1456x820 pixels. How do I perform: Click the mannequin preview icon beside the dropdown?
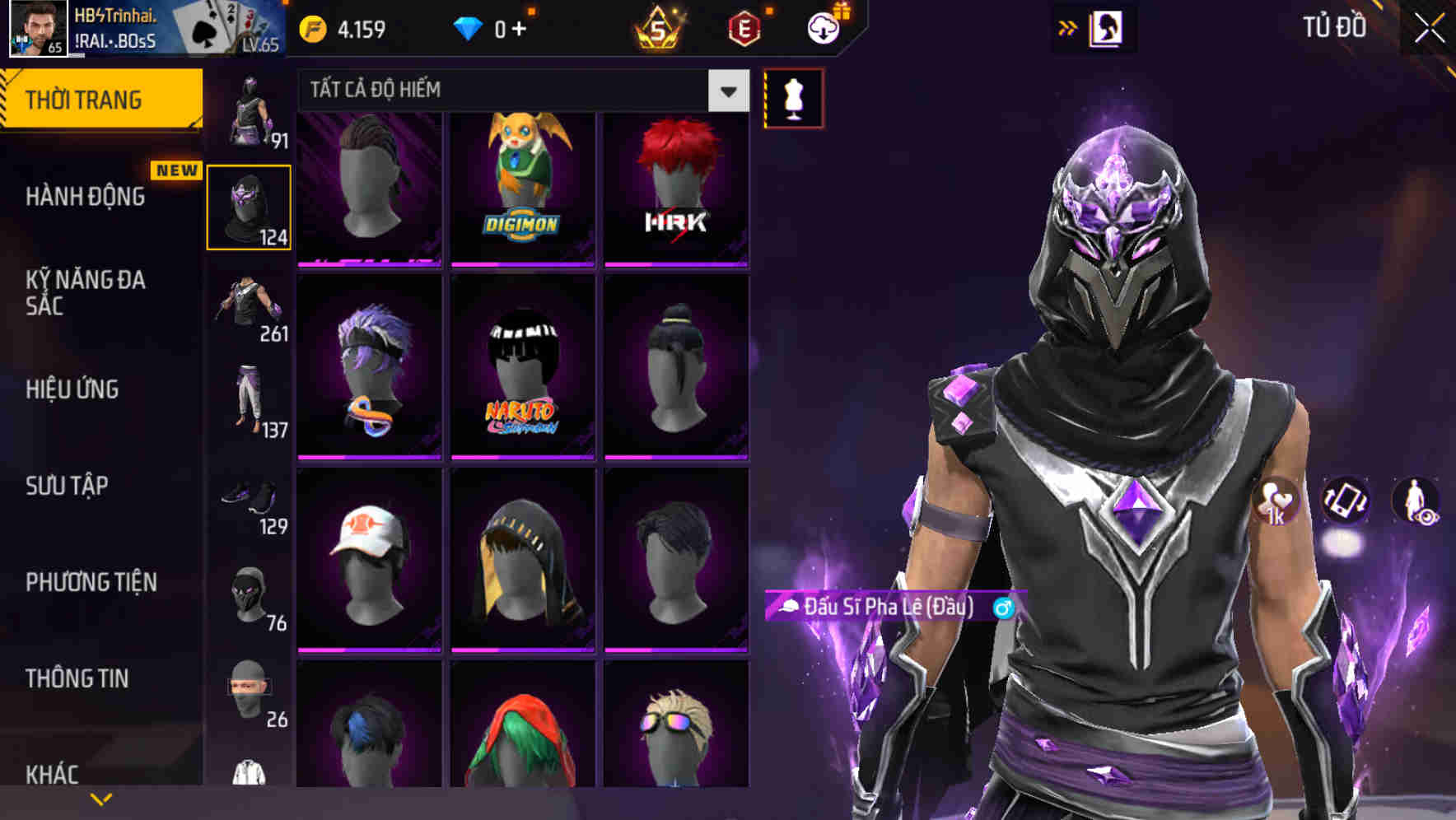point(793,96)
